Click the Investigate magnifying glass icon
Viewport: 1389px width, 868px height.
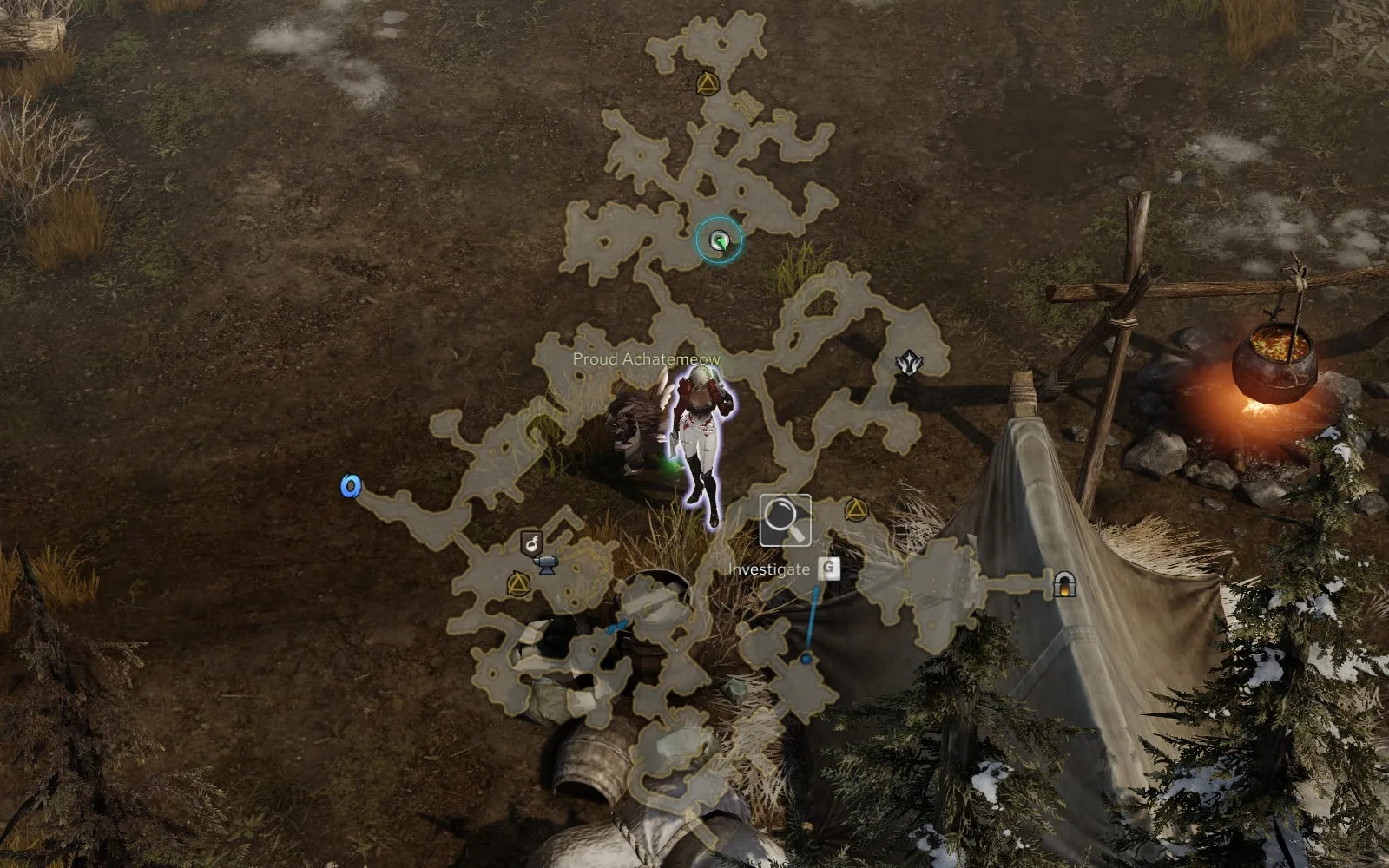[x=785, y=520]
